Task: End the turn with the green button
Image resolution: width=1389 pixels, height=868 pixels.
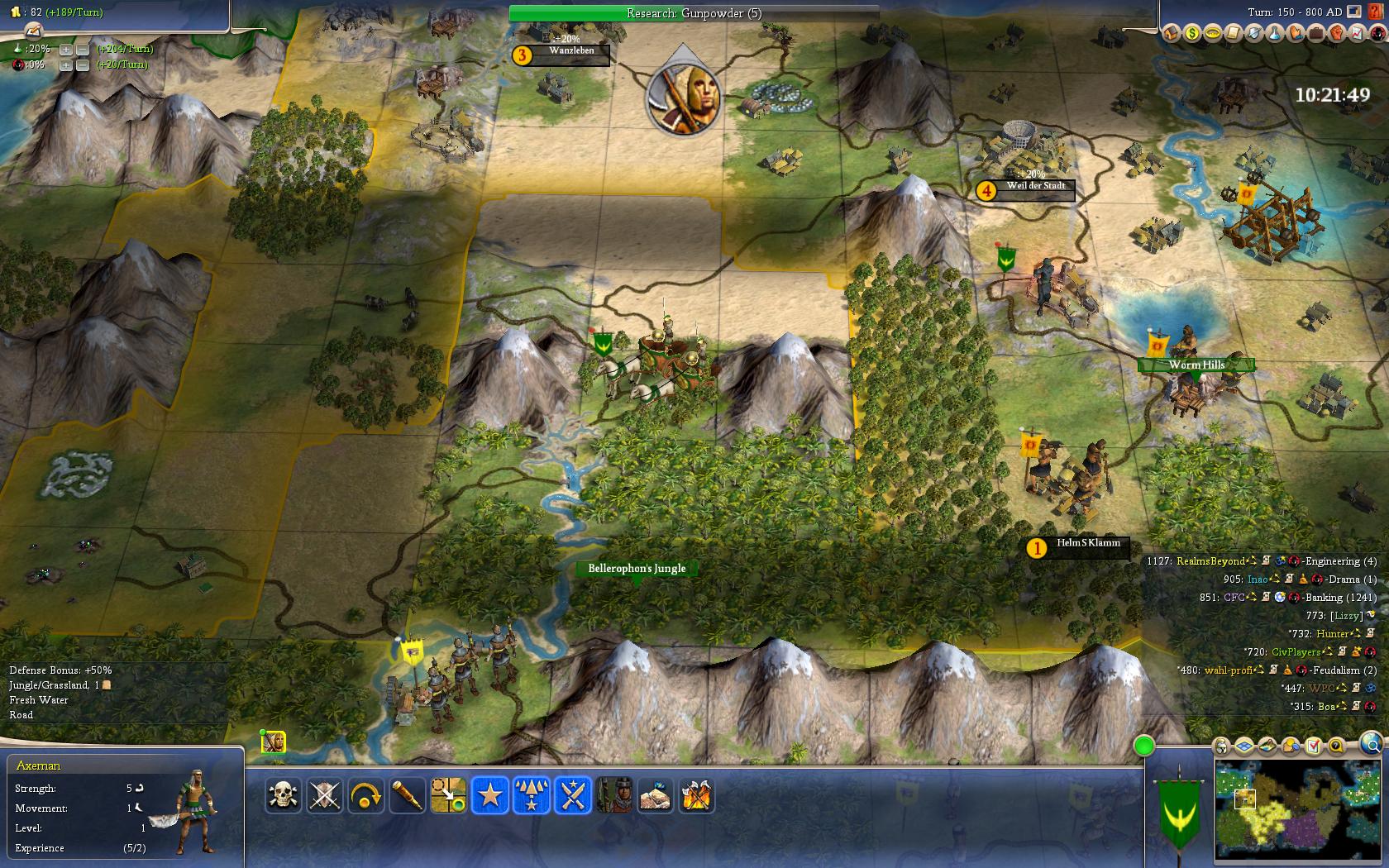Action: tap(1143, 746)
